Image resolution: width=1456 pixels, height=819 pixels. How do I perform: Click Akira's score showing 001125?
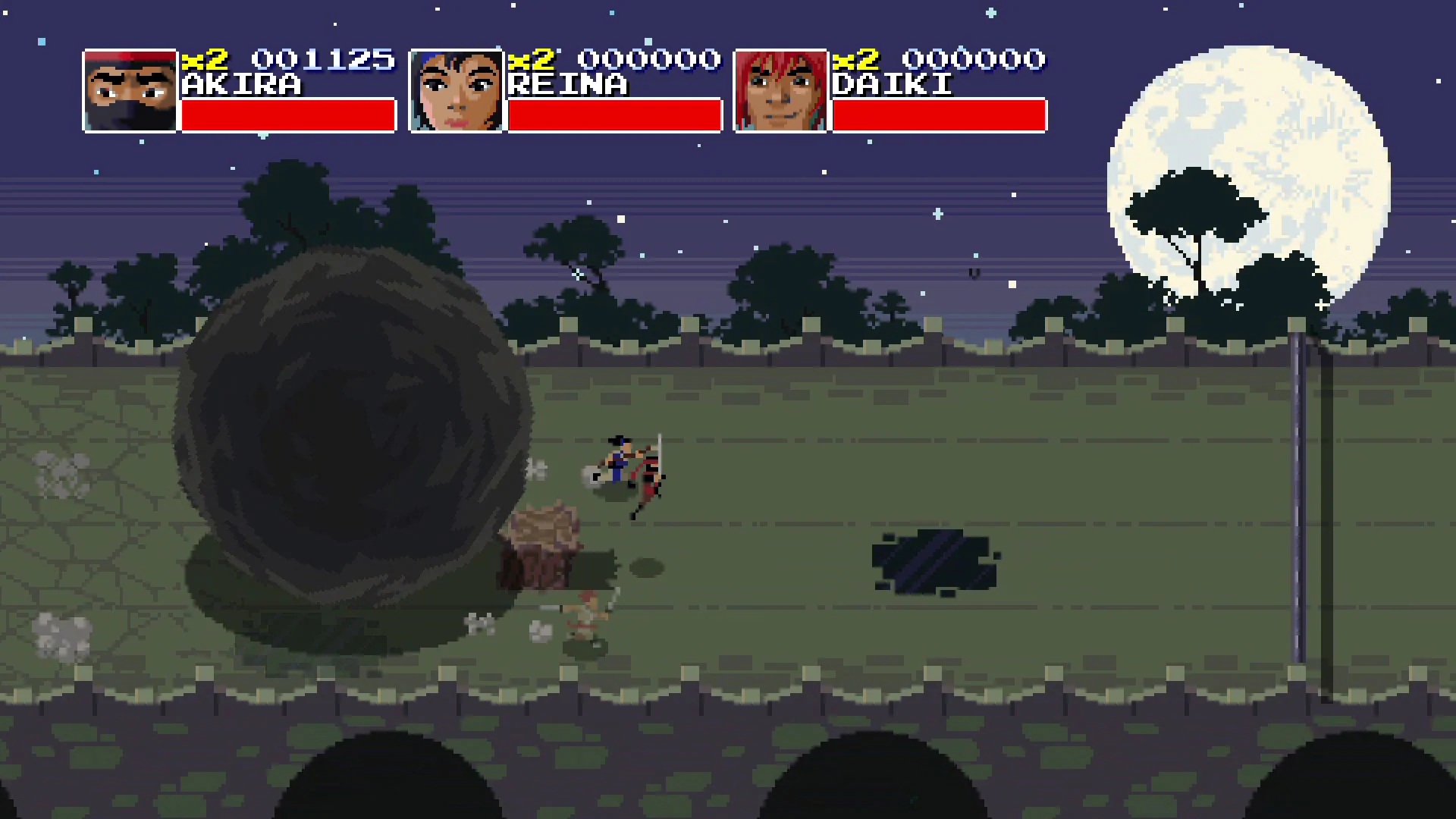[x=323, y=59]
